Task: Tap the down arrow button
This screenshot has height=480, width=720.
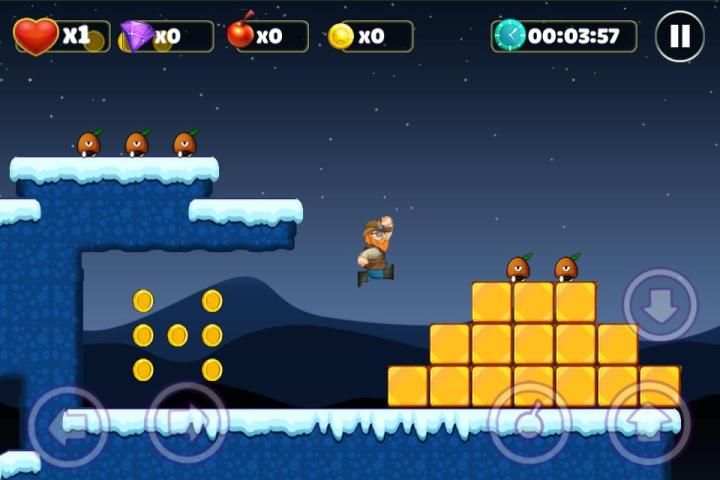Action: pyautogui.click(x=660, y=306)
